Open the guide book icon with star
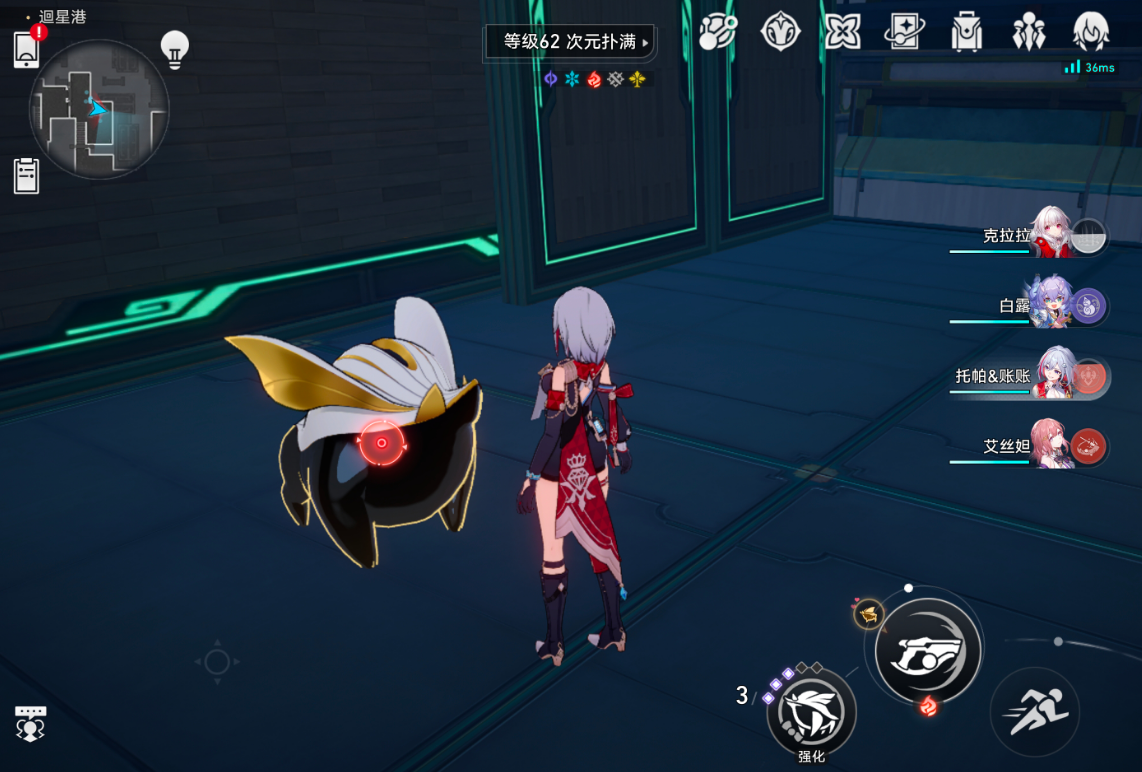 point(904,32)
